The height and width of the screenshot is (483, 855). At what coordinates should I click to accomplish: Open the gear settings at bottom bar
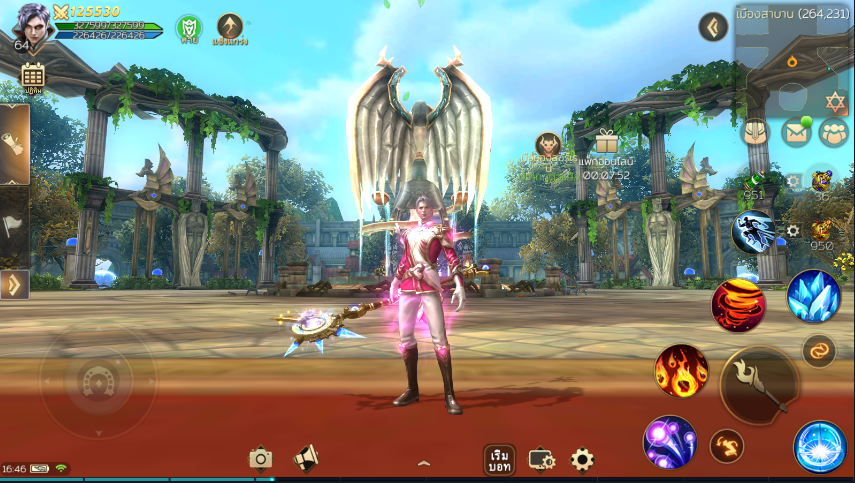pos(582,459)
